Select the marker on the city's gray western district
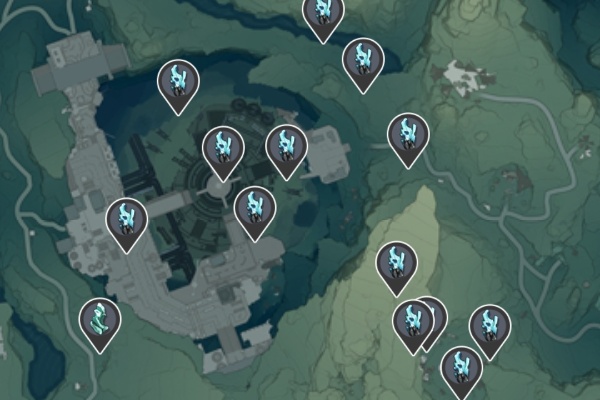 click(x=127, y=221)
